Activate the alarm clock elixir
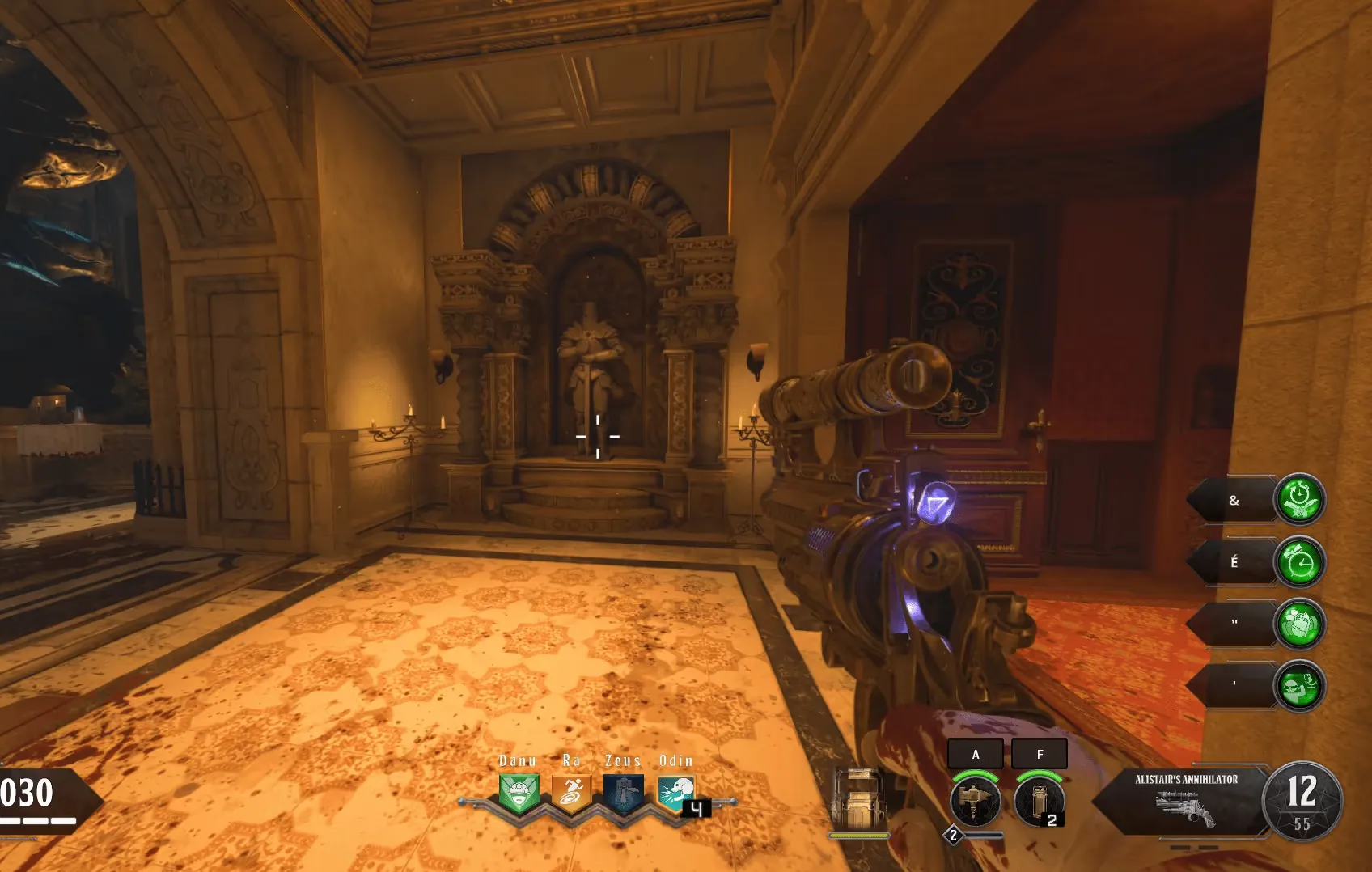 point(1299,562)
